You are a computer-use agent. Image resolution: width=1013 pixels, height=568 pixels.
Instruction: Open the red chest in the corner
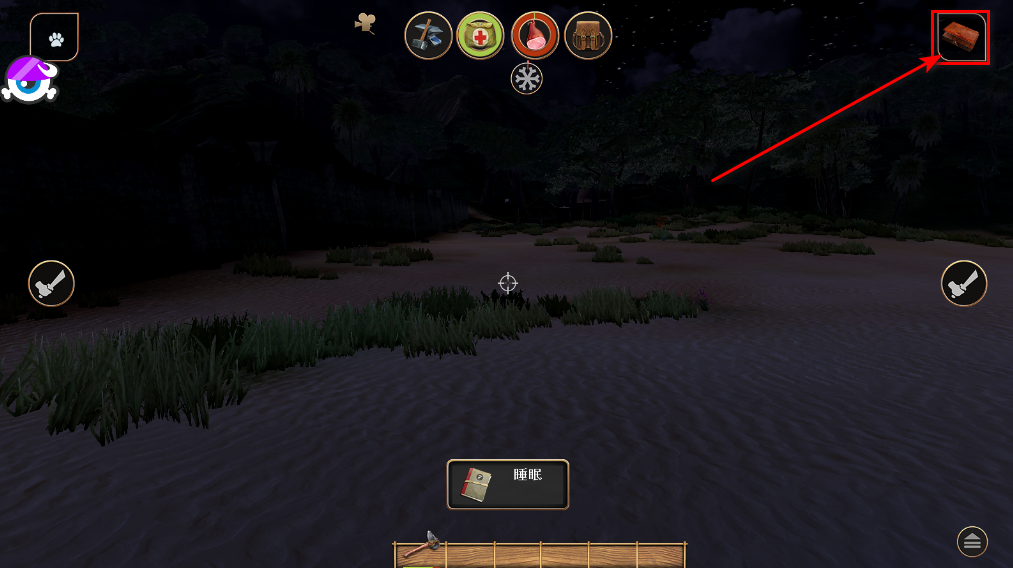tap(962, 38)
